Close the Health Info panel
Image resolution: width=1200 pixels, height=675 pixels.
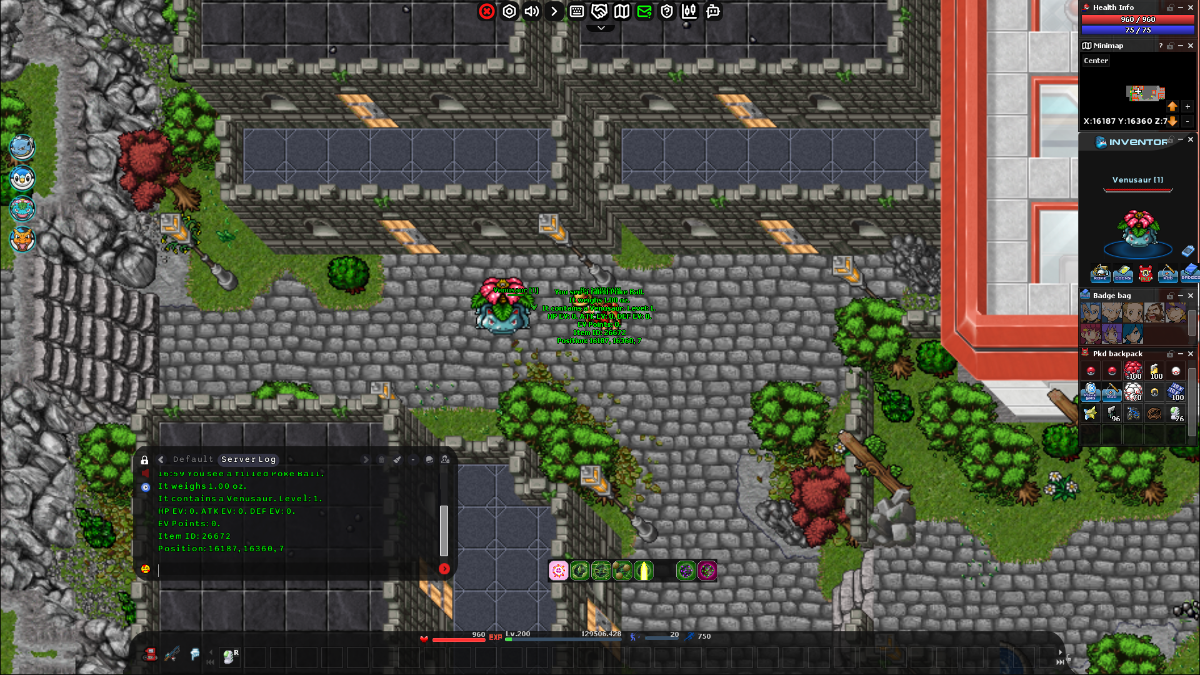pyautogui.click(x=1190, y=7)
